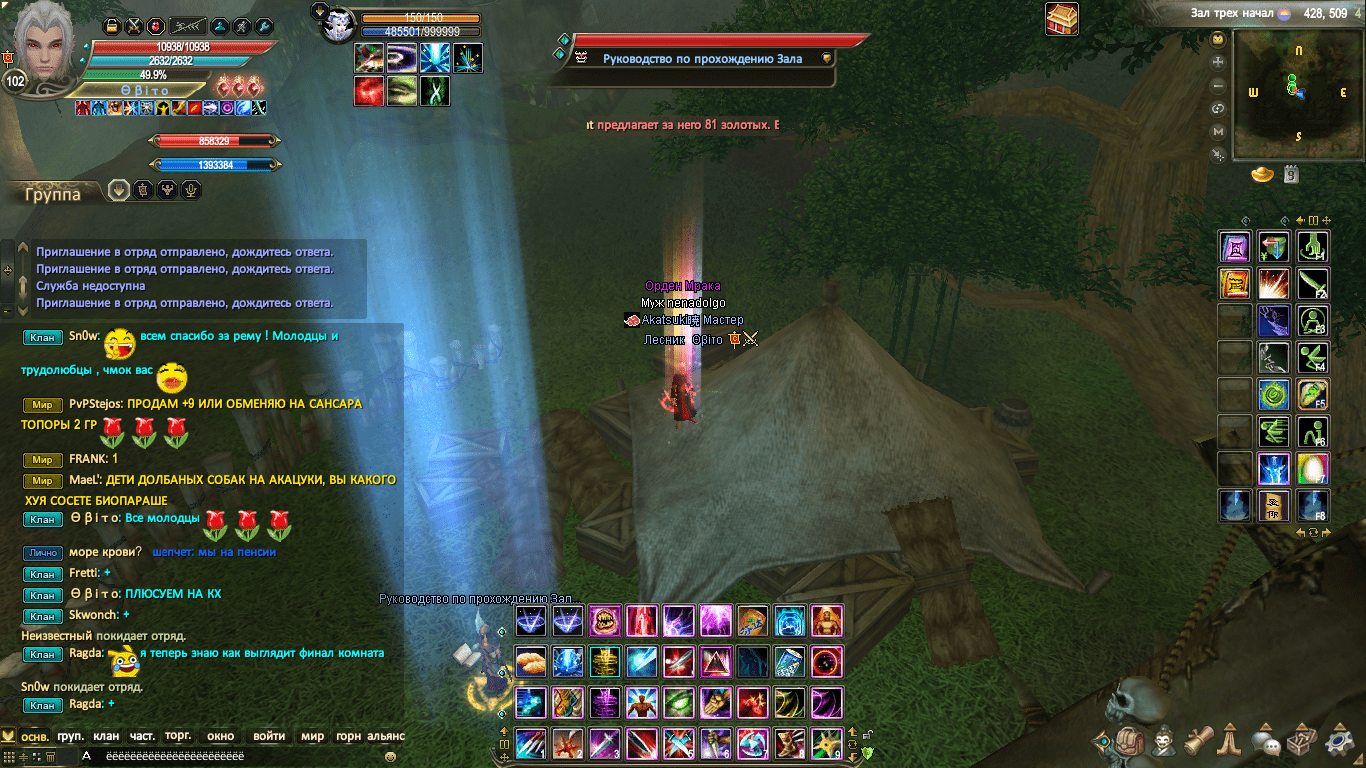Screen dimensions: 1366x768
Task: Zoom out the minimap with minus button
Action: 1218,84
